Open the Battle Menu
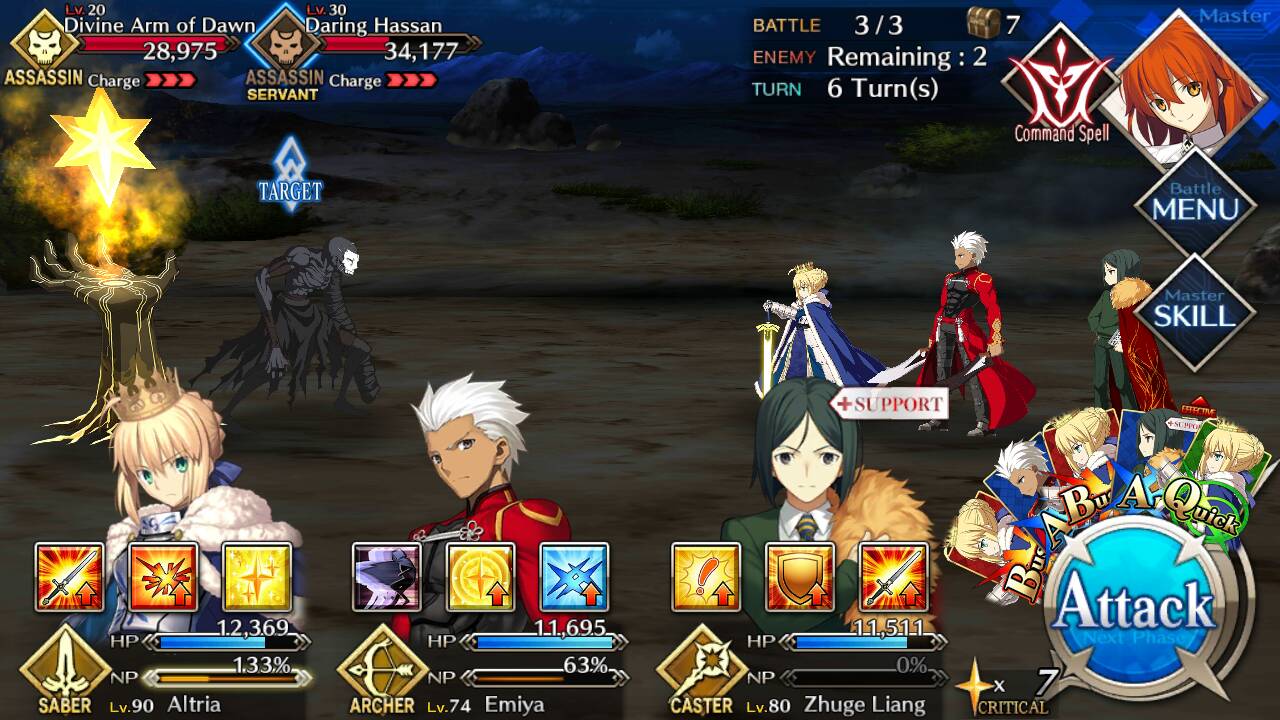 point(1195,203)
